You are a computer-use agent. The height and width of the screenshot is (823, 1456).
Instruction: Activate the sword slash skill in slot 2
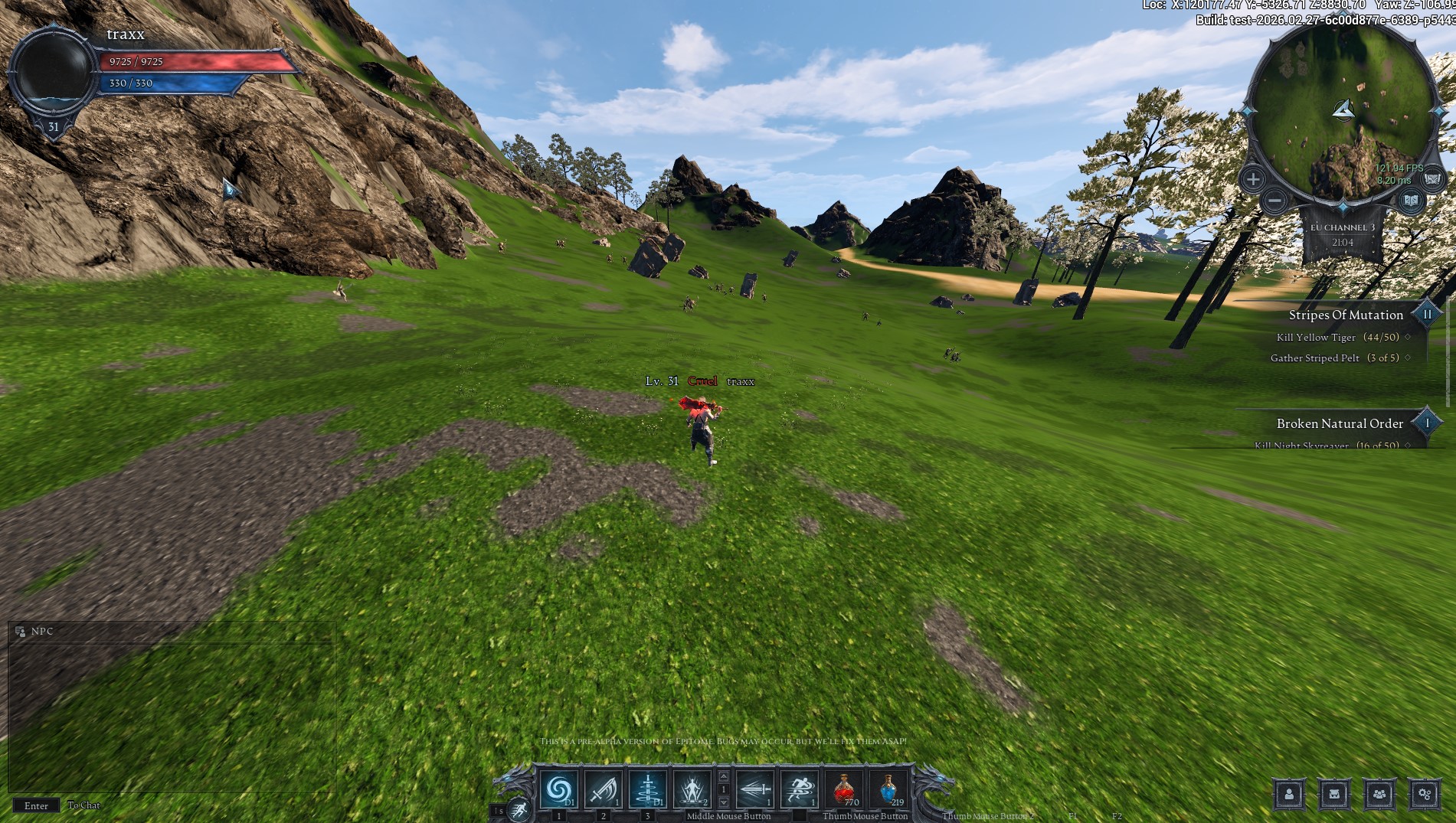tap(603, 789)
